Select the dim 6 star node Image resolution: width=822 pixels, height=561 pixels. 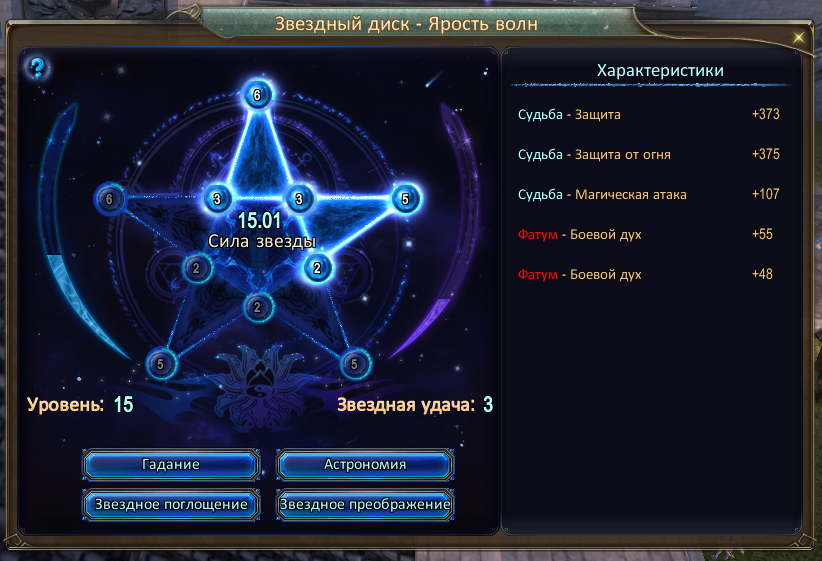(x=109, y=199)
